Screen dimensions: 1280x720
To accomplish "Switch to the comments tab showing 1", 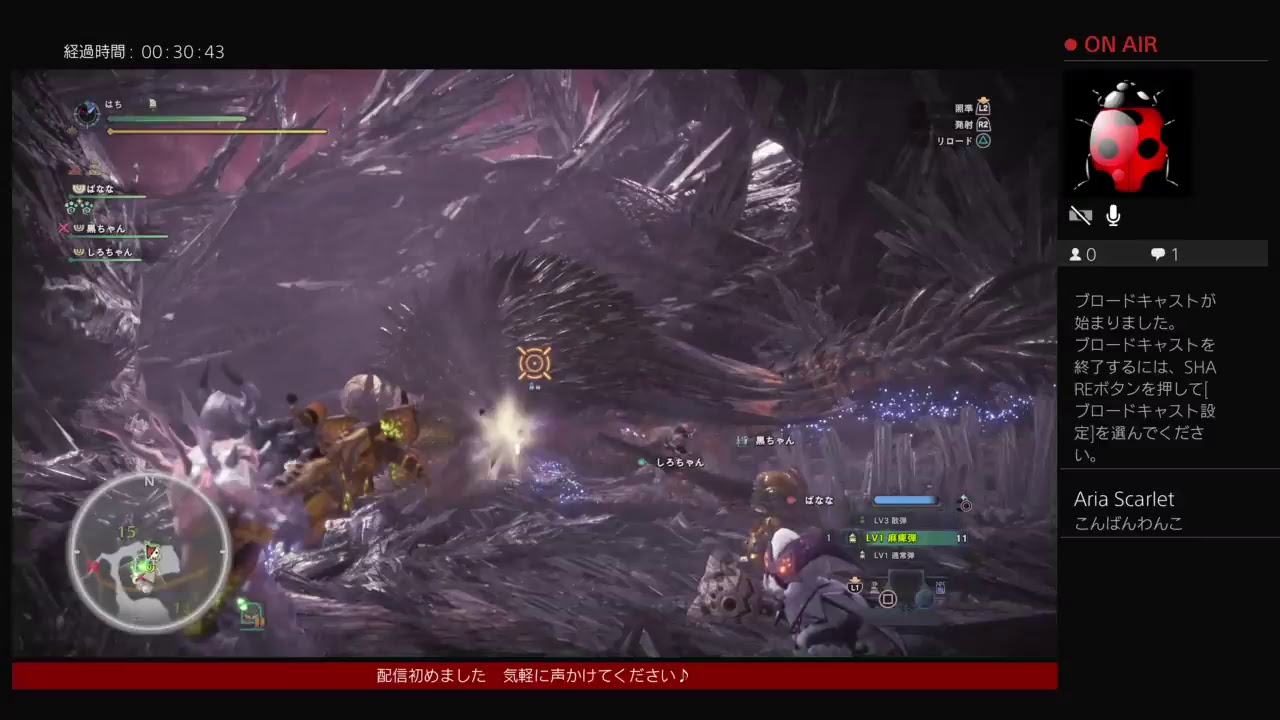I will click(1168, 254).
